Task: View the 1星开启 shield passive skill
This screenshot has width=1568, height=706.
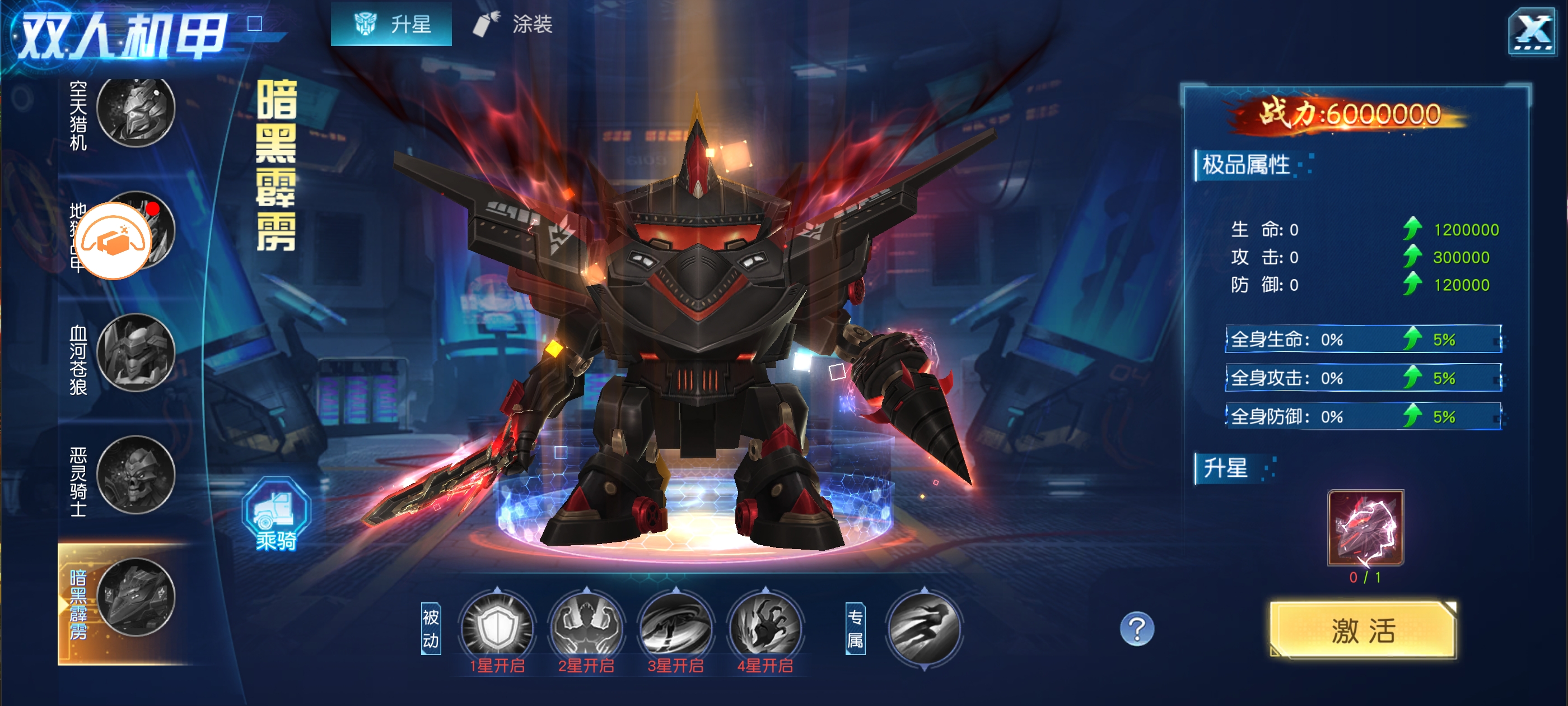Action: click(x=497, y=626)
